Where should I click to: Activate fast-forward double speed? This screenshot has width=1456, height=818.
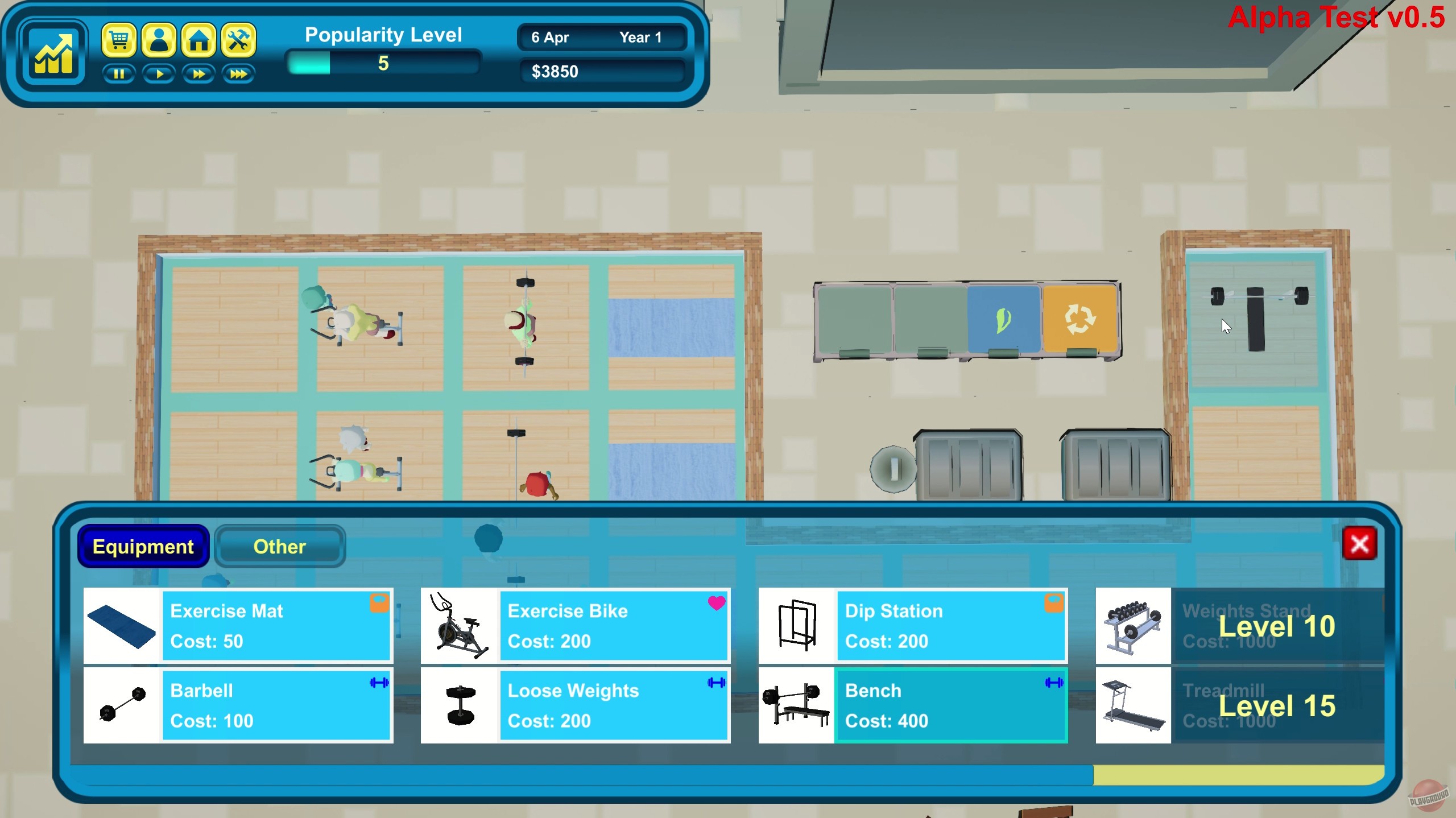click(x=199, y=74)
